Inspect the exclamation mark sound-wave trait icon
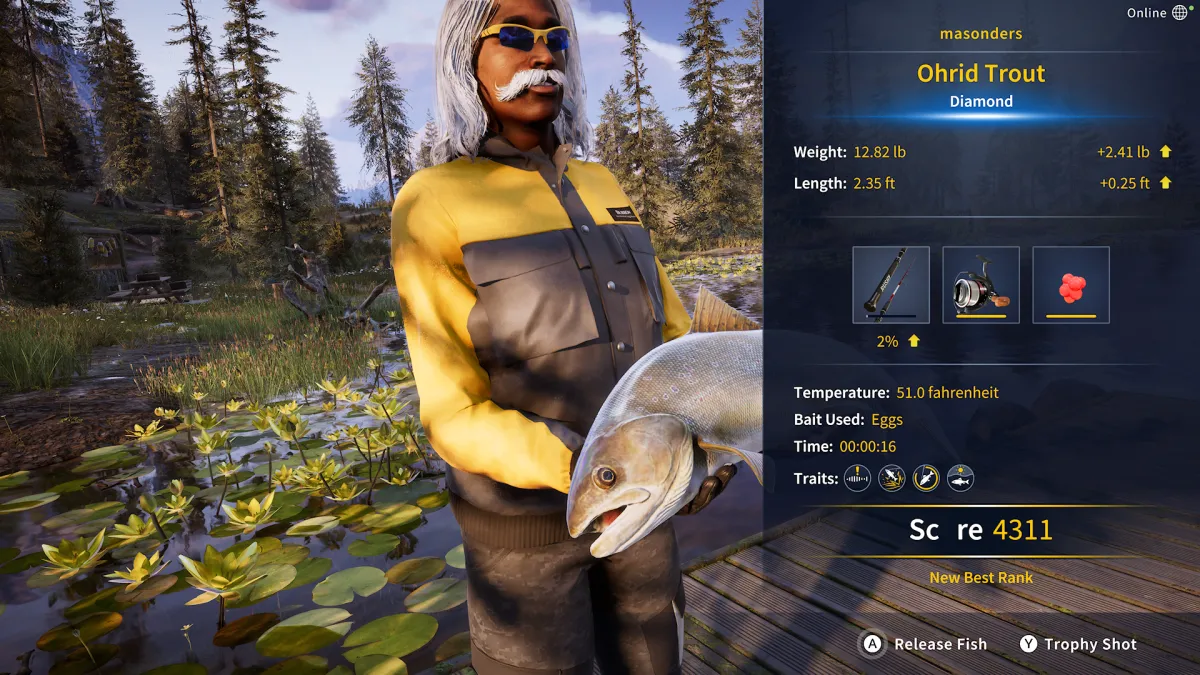 point(857,478)
